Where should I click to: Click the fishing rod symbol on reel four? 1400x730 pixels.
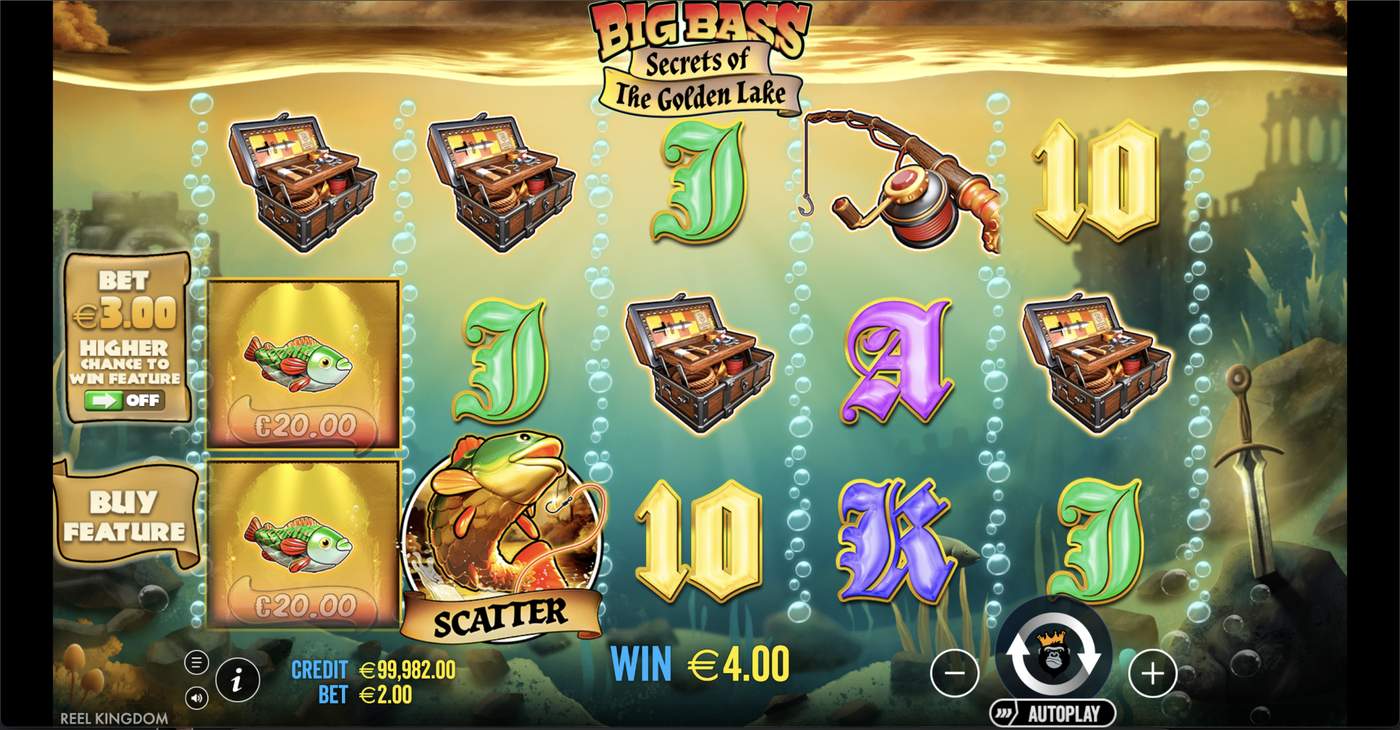coord(908,180)
